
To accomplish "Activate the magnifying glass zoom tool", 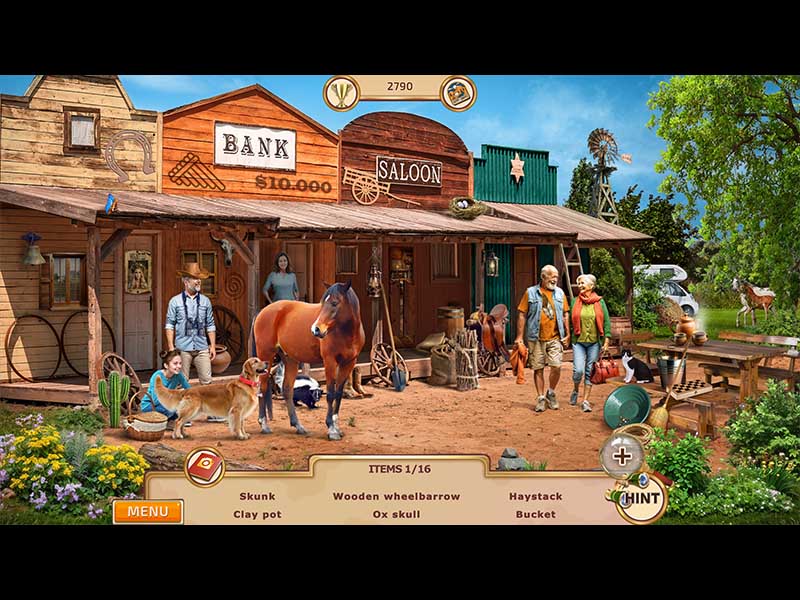I will (622, 457).
